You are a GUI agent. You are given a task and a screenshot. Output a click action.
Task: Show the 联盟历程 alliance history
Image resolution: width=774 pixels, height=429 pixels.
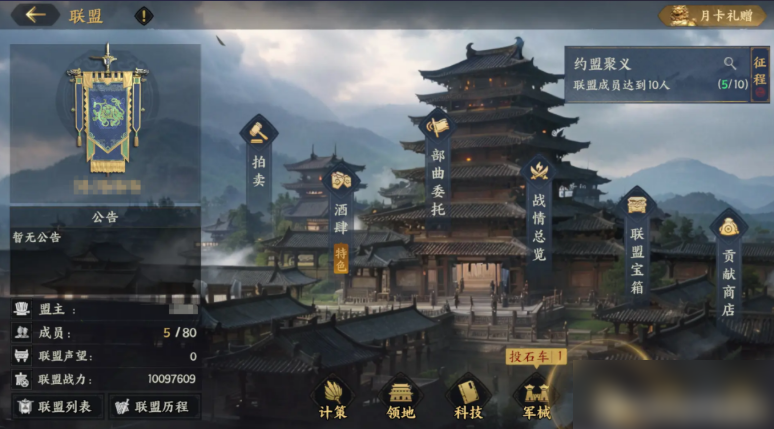pyautogui.click(x=153, y=406)
